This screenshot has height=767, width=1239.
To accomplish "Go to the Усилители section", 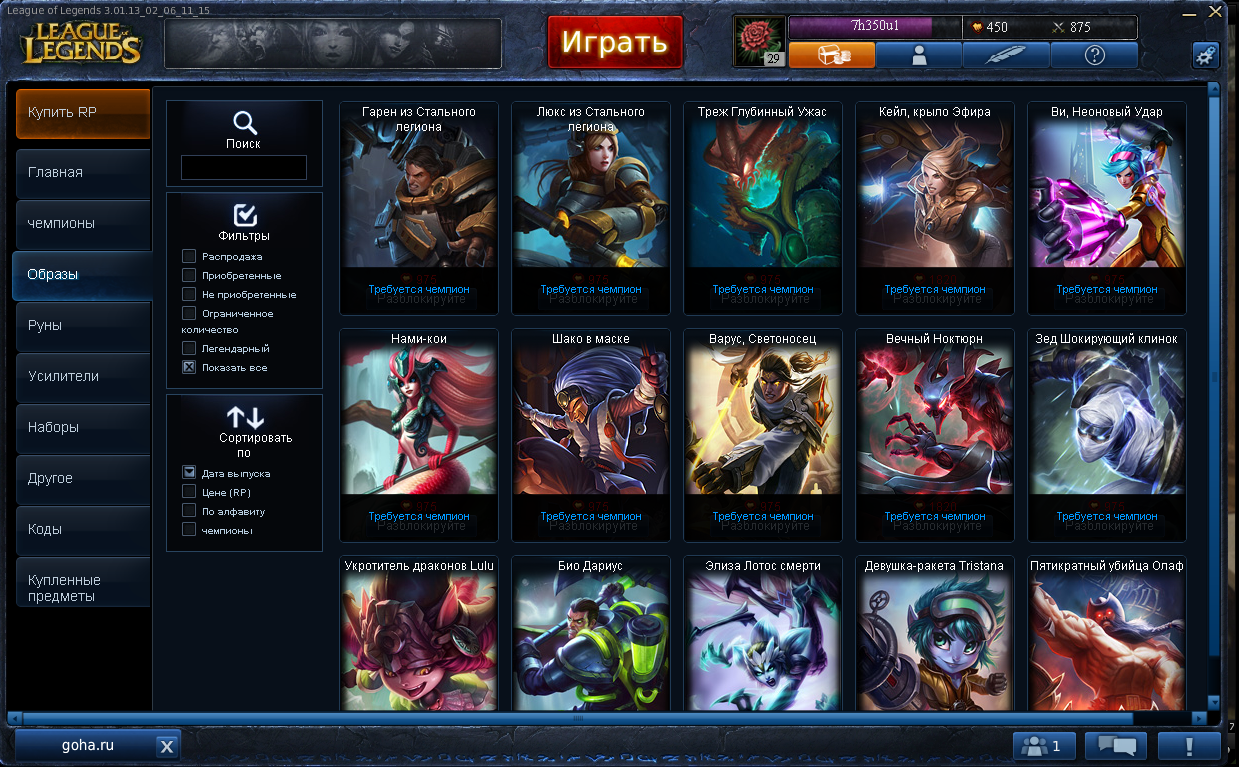I will 83,377.
